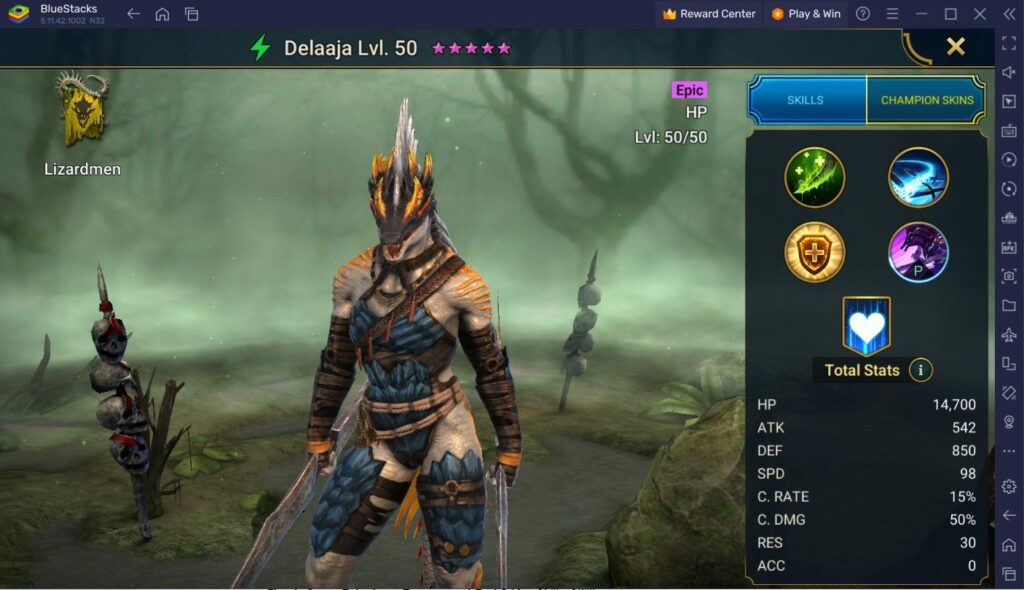The image size is (1024, 590).
Task: View the purple passive skill icon
Action: 918,251
